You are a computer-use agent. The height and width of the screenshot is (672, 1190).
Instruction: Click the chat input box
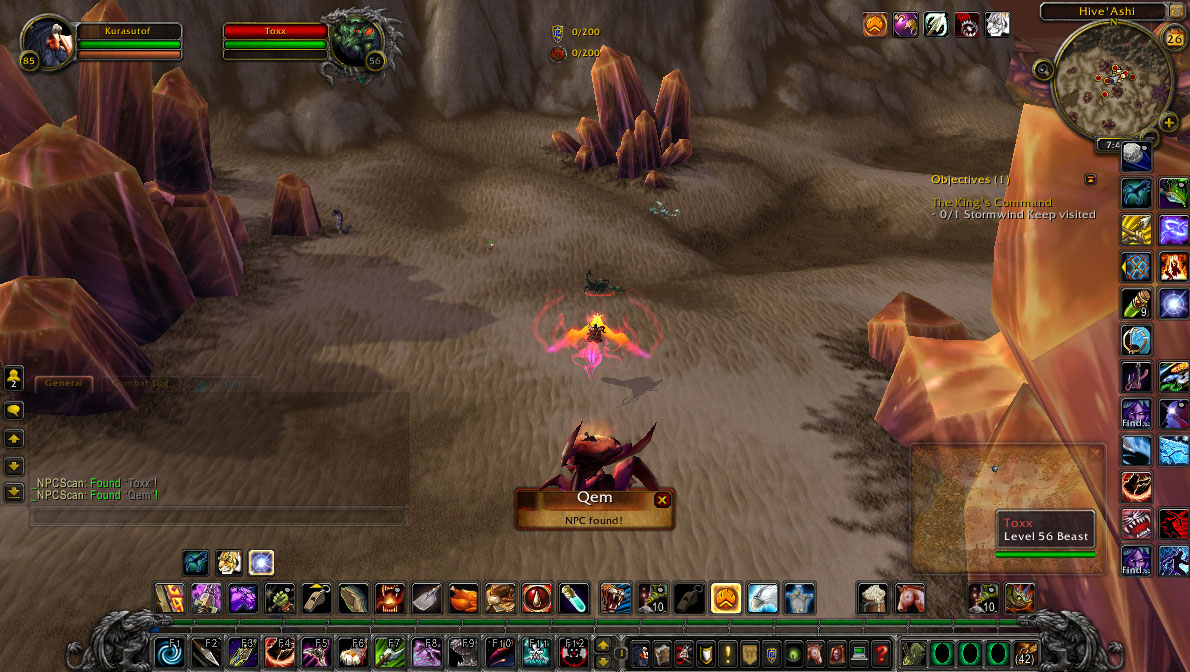pos(218,517)
